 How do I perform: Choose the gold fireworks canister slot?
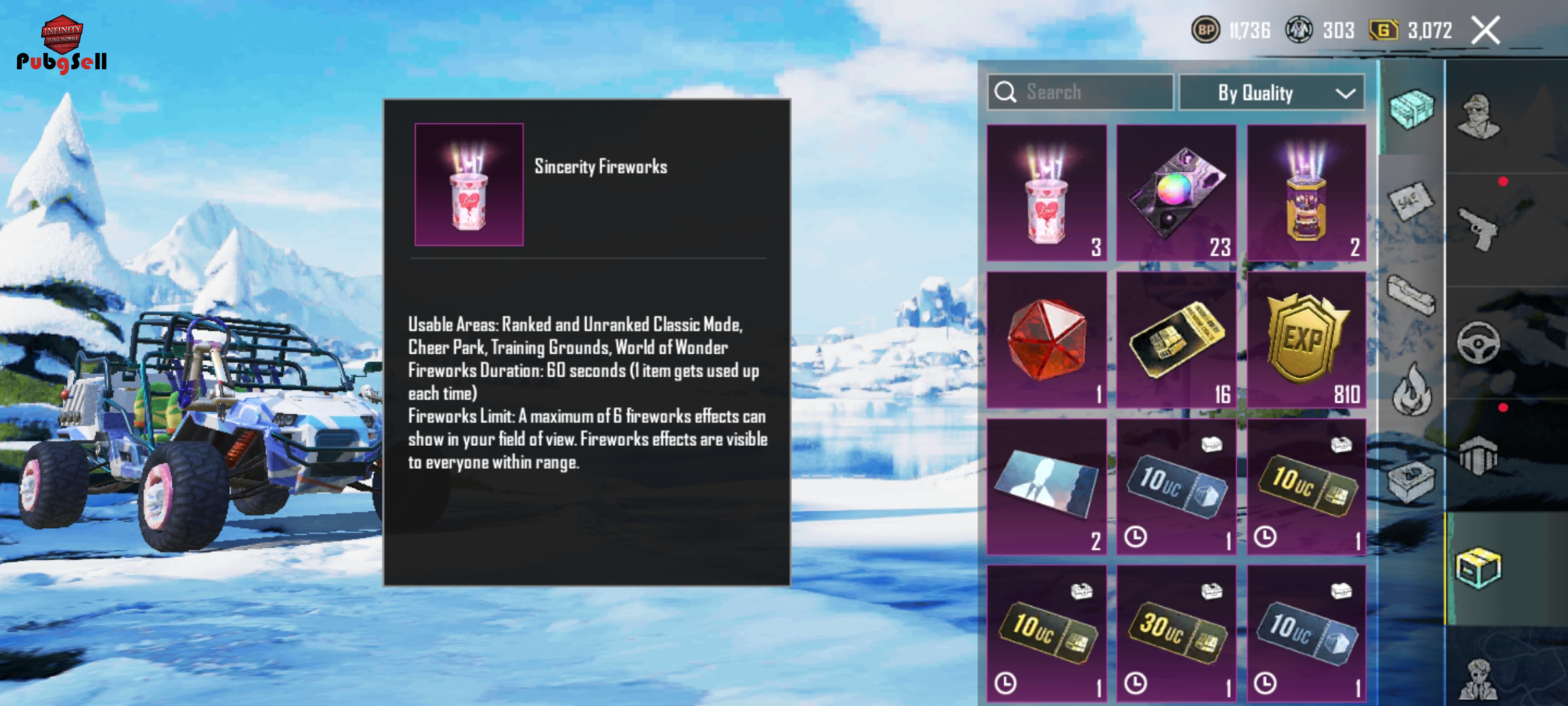1306,193
